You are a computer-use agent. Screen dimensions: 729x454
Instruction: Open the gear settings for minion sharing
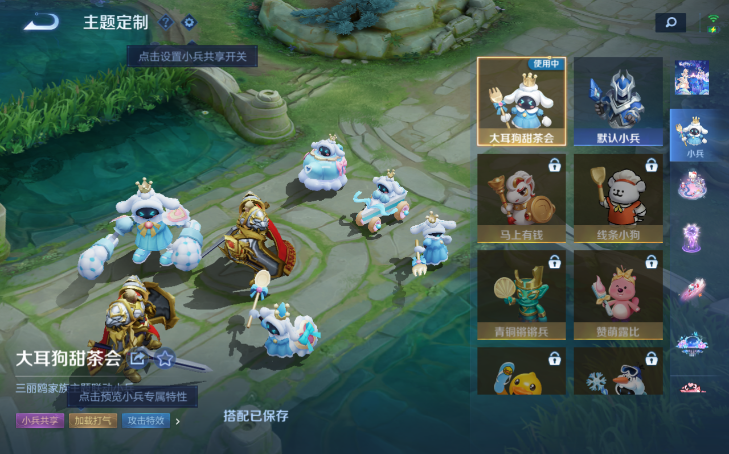click(189, 22)
